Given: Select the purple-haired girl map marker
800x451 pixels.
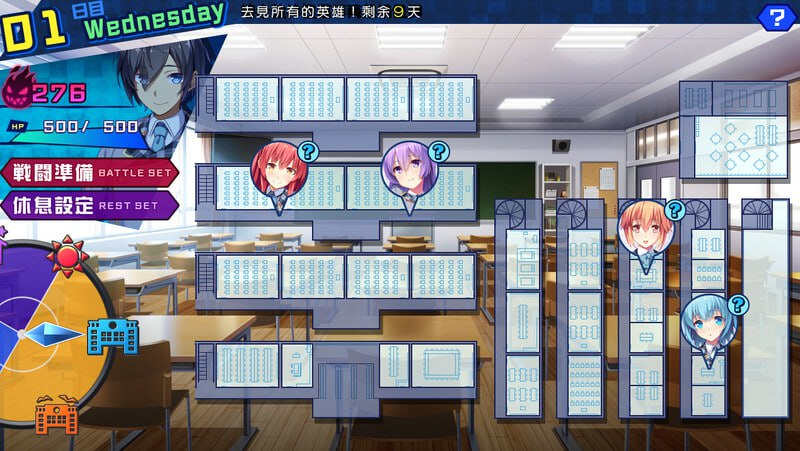Looking at the screenshot, I should click(x=410, y=172).
